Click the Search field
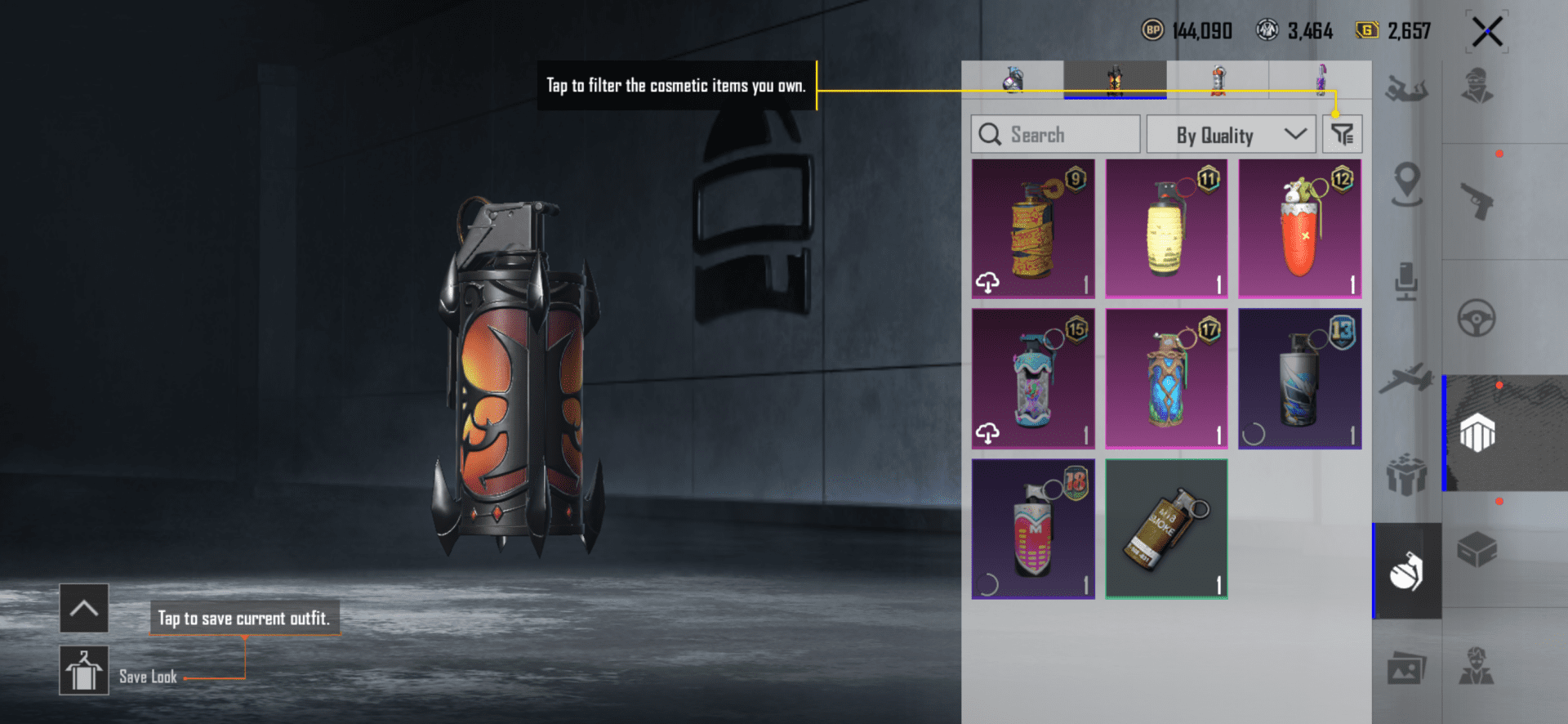Screen dimensions: 1568x724 (x=1055, y=134)
